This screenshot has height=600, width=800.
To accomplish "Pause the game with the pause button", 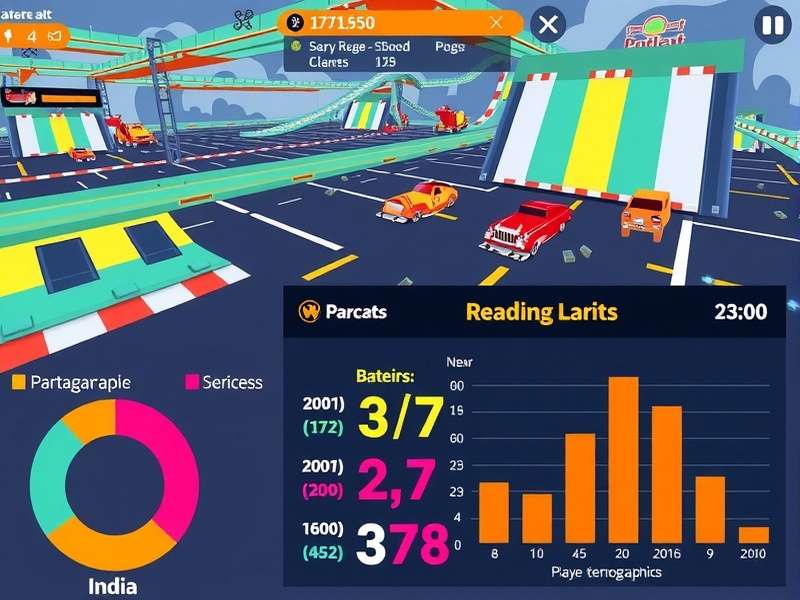I will point(772,25).
